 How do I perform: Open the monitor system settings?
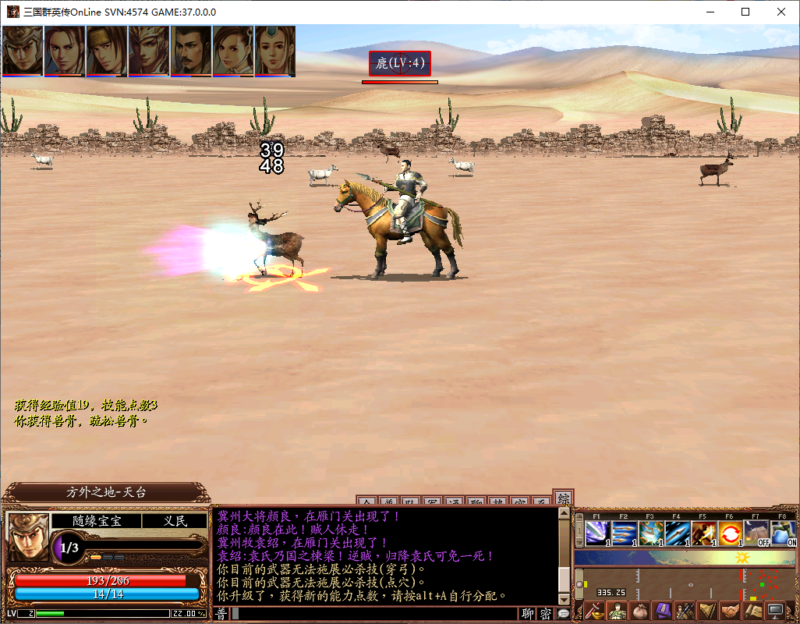[x=775, y=610]
